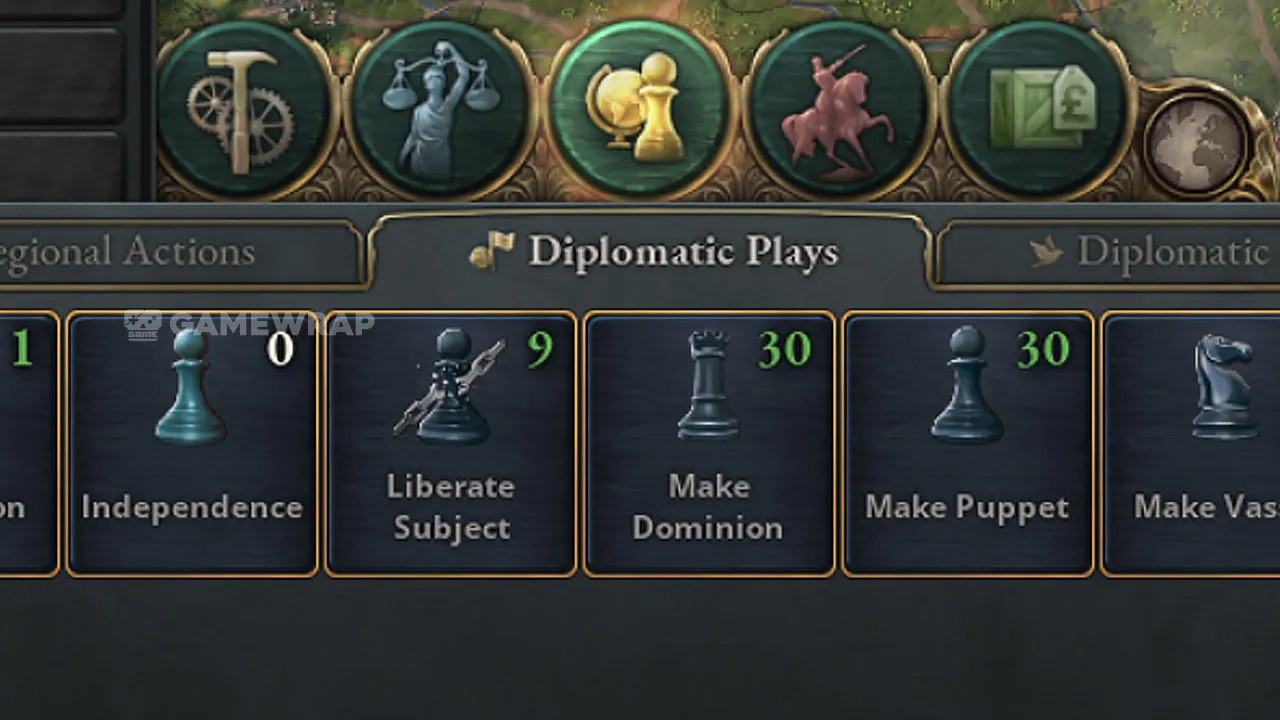Pick the Make Puppet diplomatic play
1280x720 pixels.
tap(967, 443)
